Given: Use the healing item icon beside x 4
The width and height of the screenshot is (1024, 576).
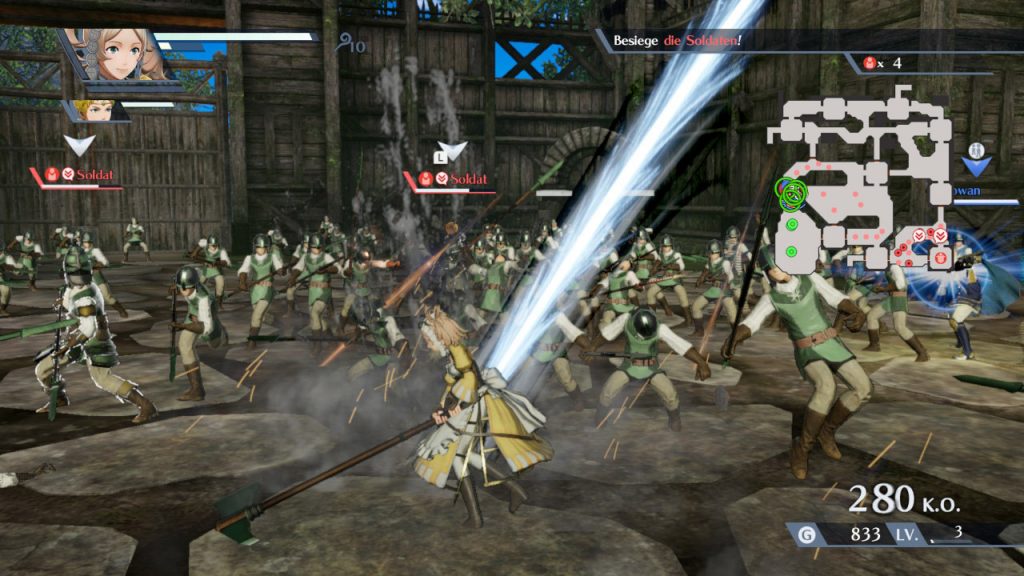Looking at the screenshot, I should 869,63.
